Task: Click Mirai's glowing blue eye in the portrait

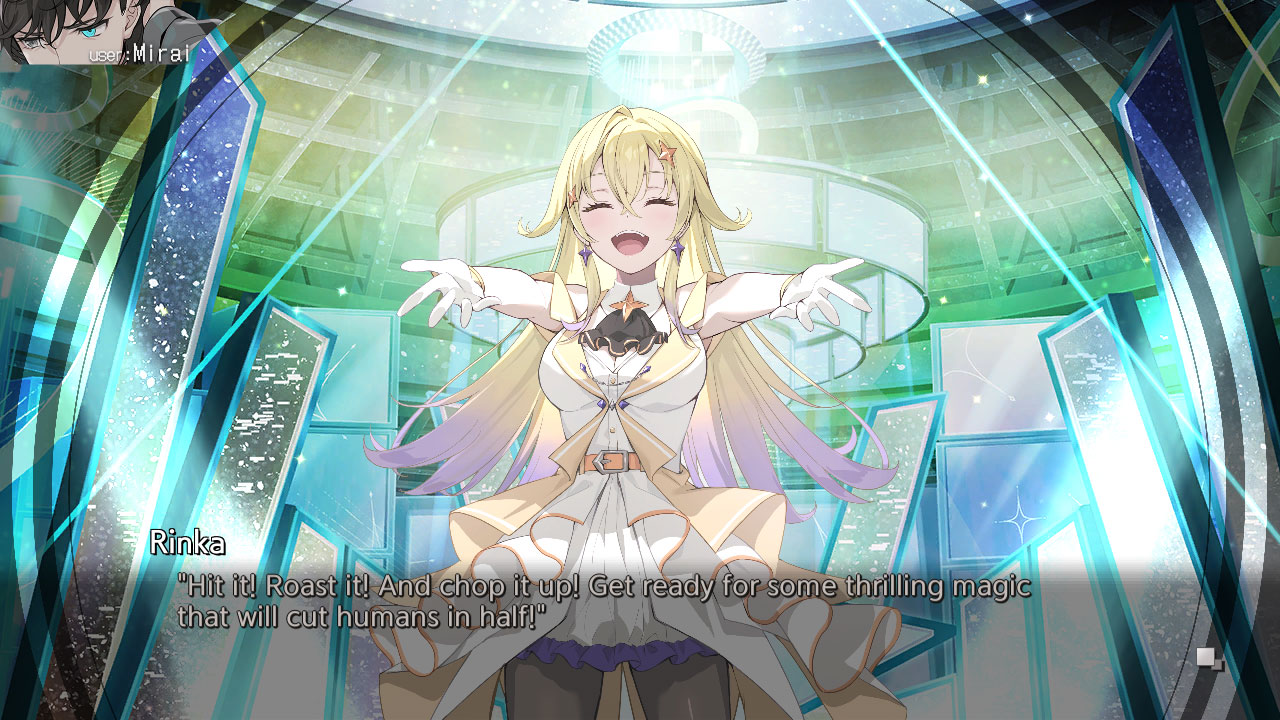Action: tap(89, 32)
